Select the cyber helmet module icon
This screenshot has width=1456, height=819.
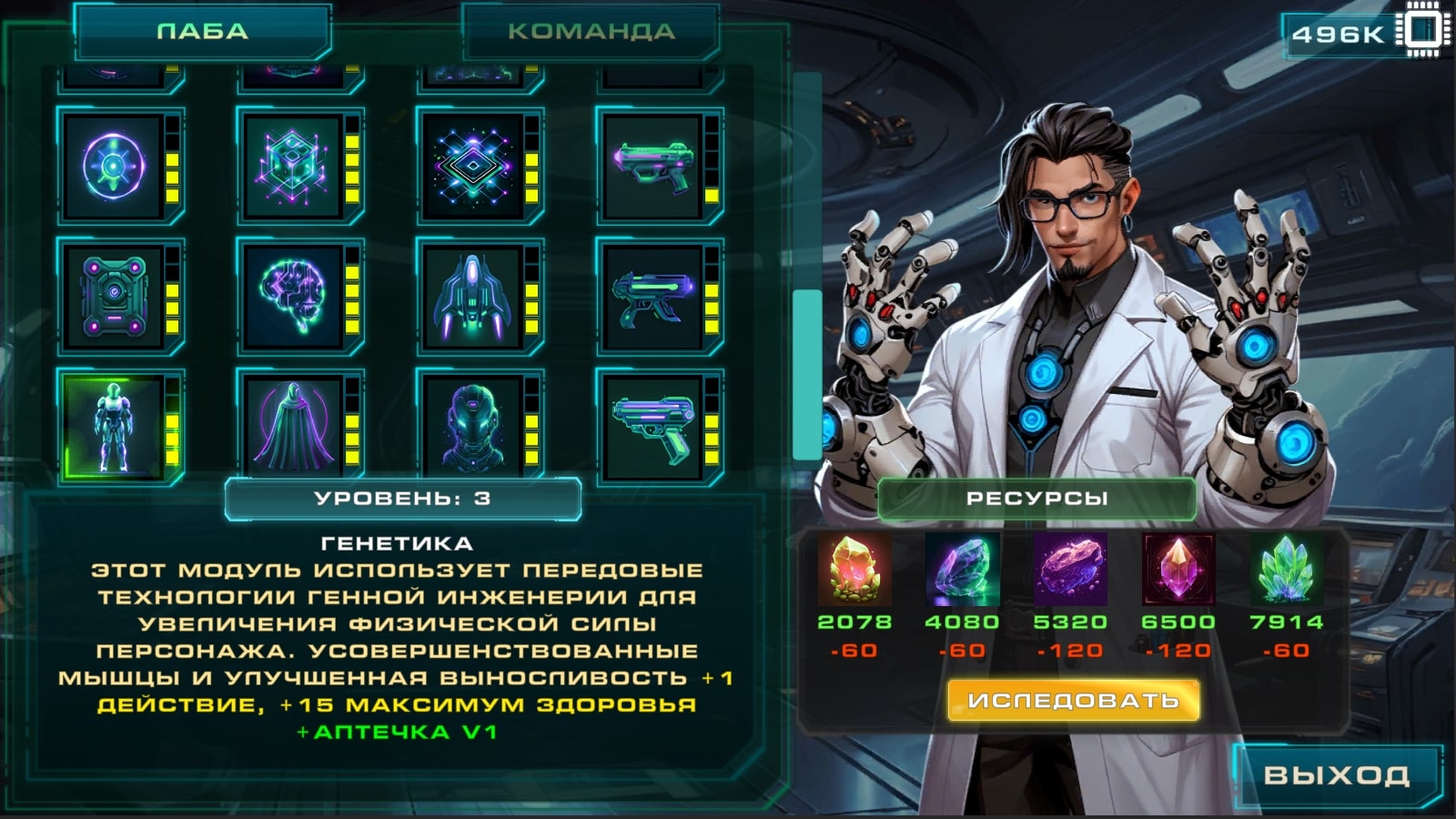click(x=473, y=425)
